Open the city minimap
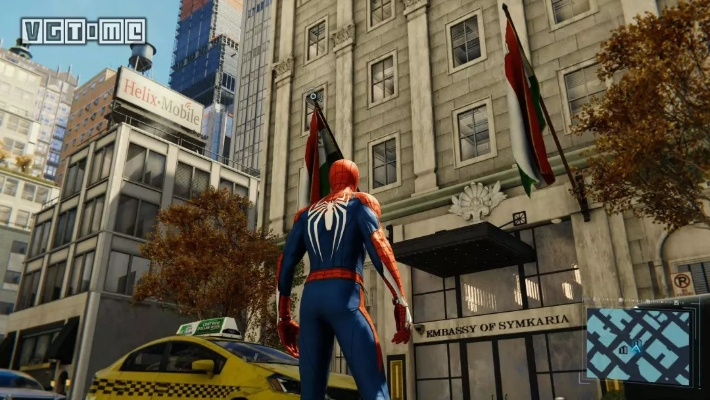 (640, 345)
